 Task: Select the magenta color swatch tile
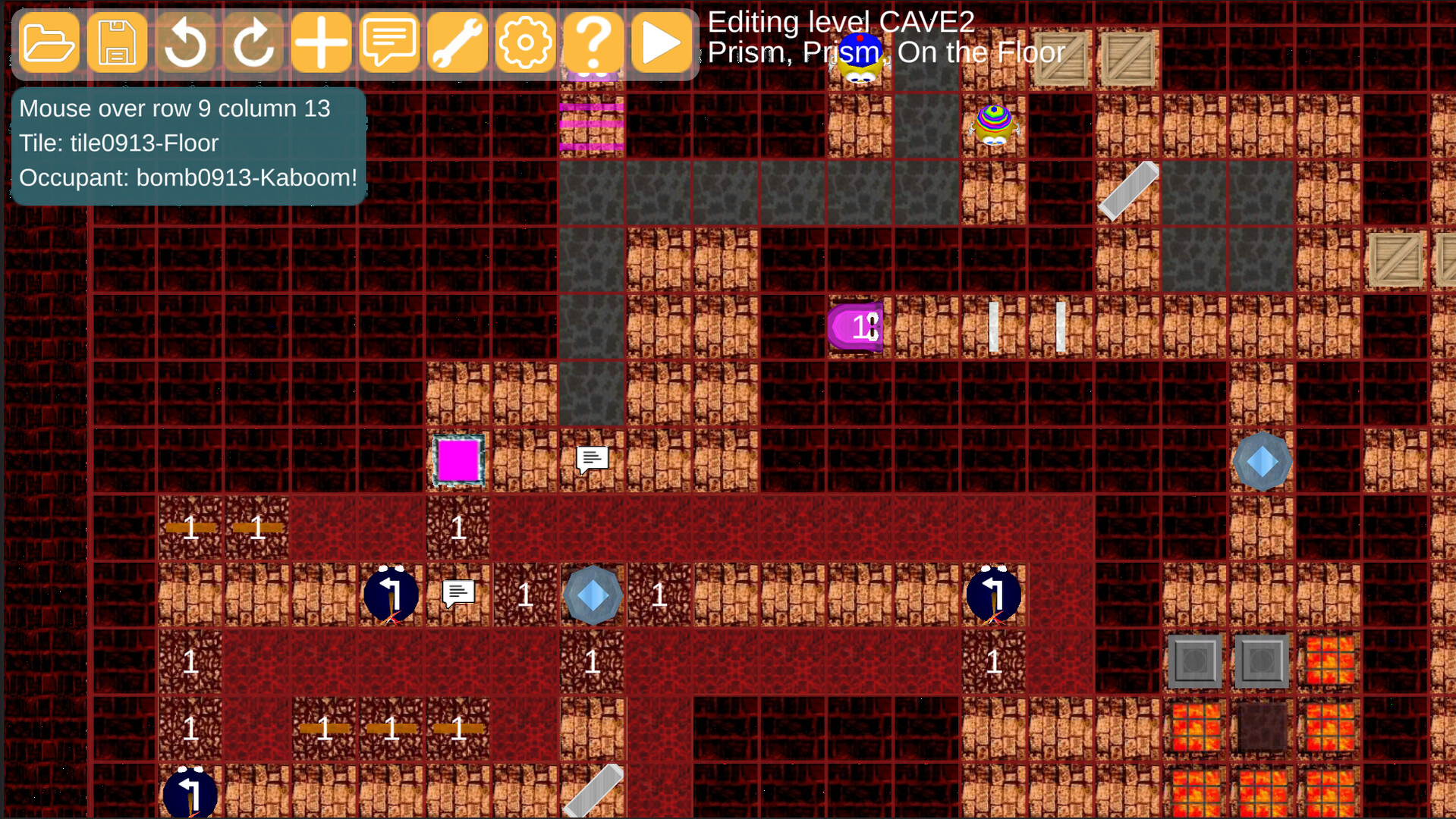pos(457,459)
